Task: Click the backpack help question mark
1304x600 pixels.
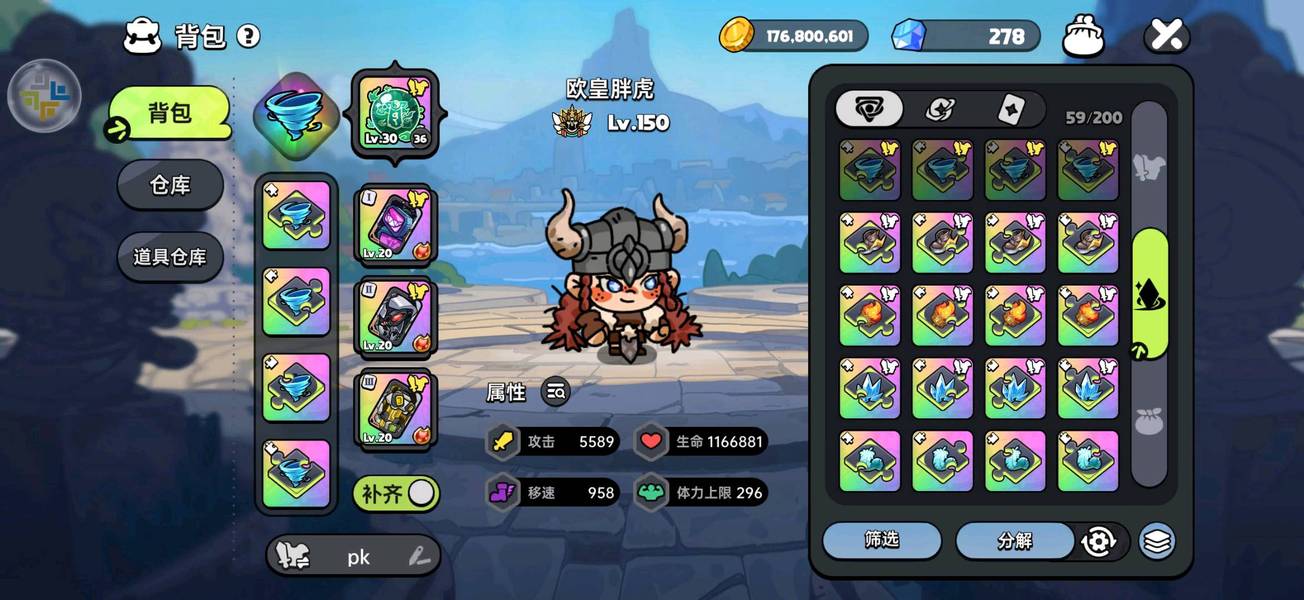Action: pyautogui.click(x=248, y=37)
